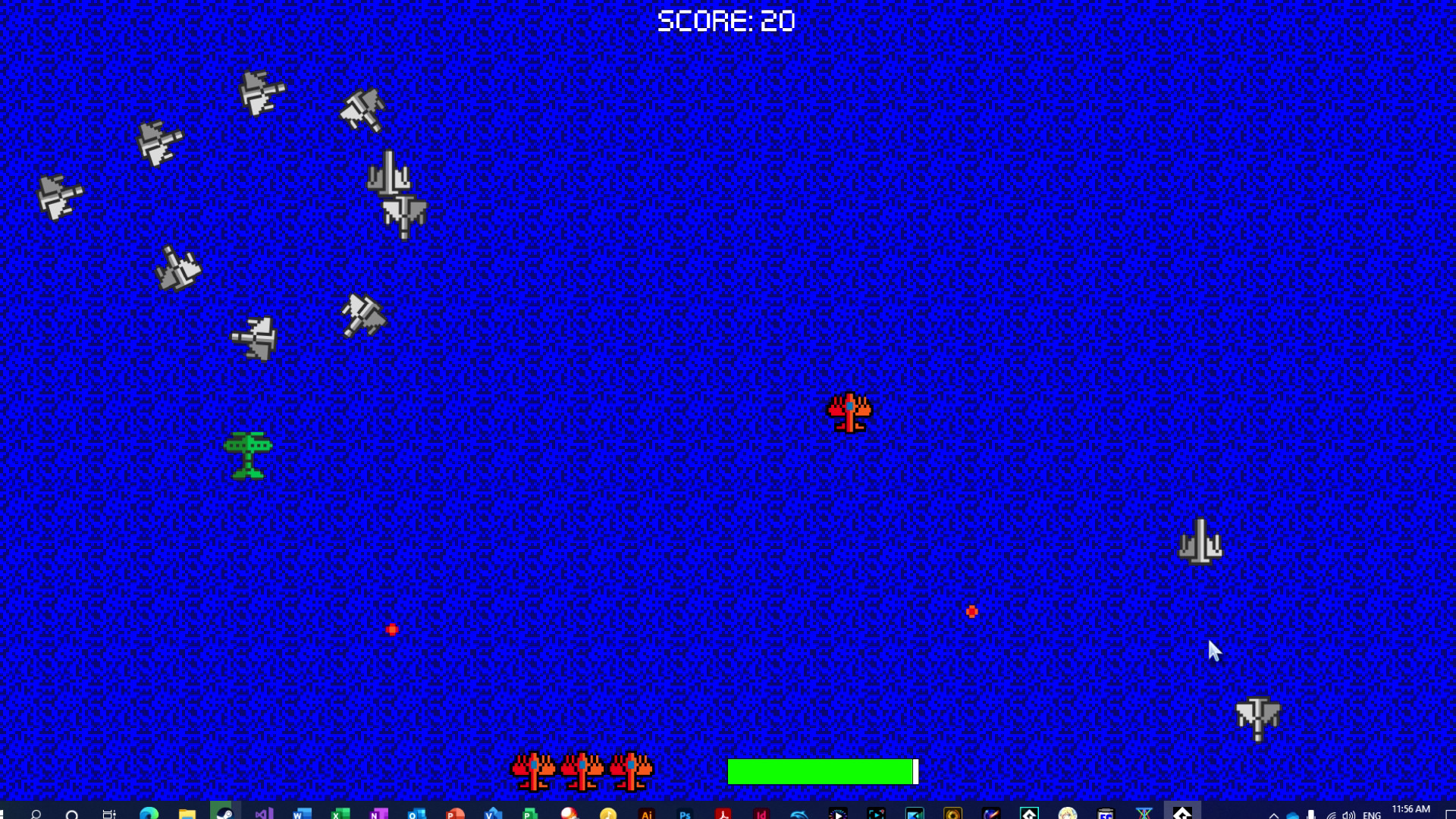Click the middle orange life indicator plane
The width and height of the screenshot is (1456, 819).
(x=580, y=770)
